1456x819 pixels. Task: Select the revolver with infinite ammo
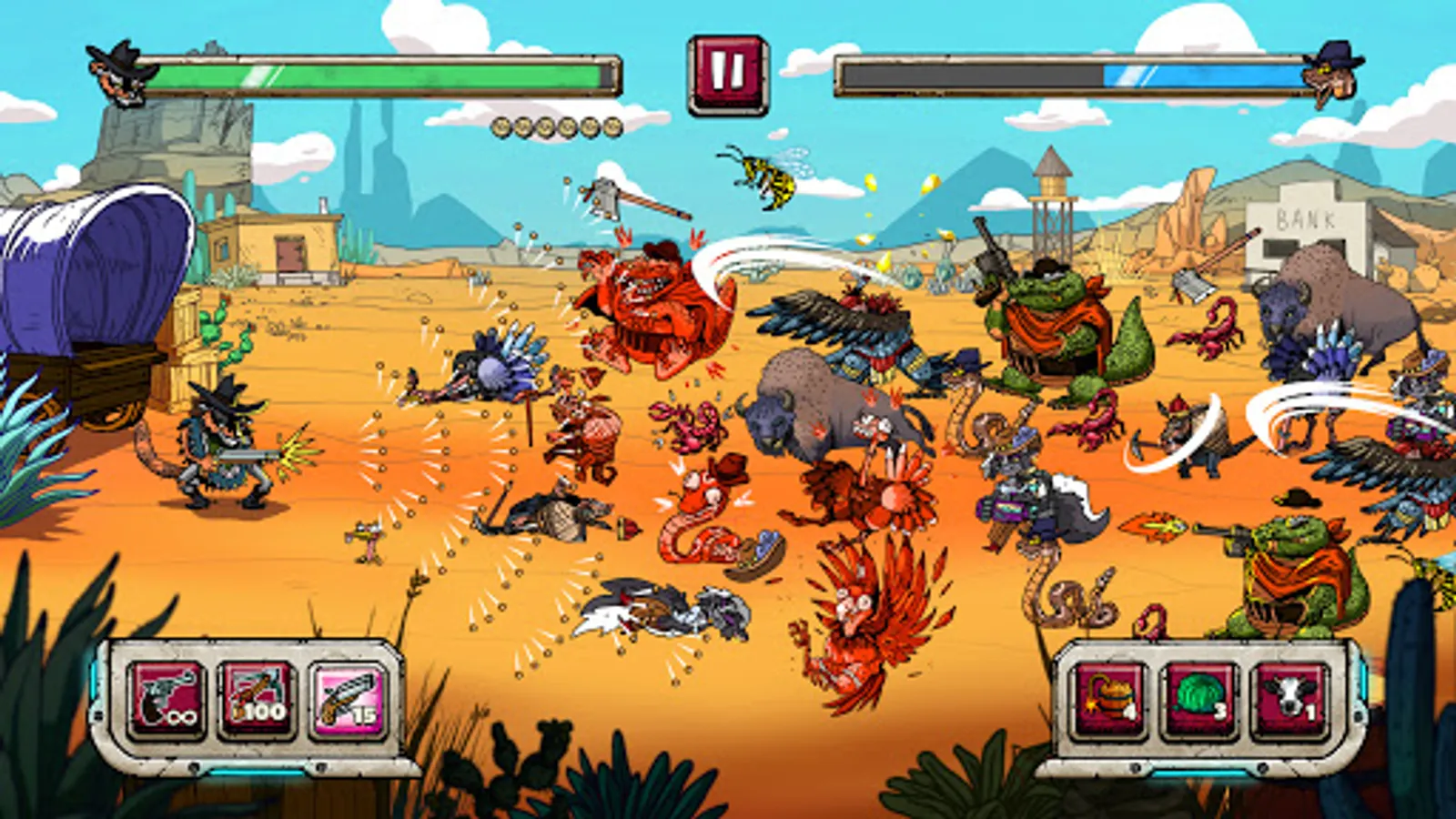click(167, 699)
